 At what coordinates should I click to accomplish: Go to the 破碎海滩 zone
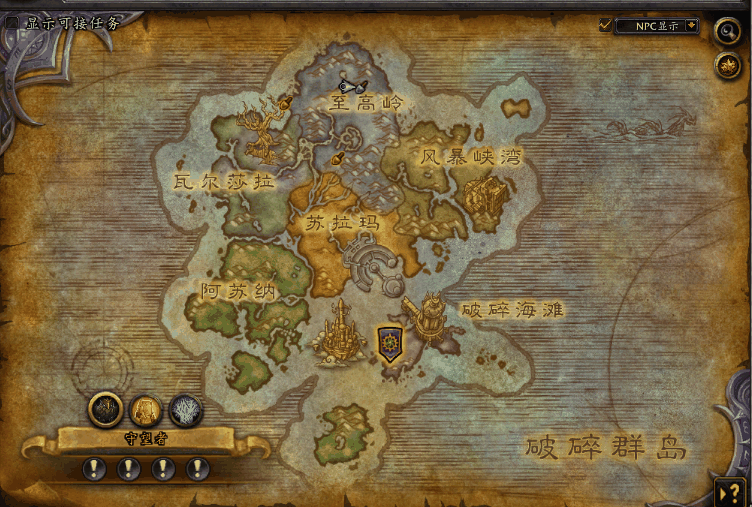(x=512, y=310)
